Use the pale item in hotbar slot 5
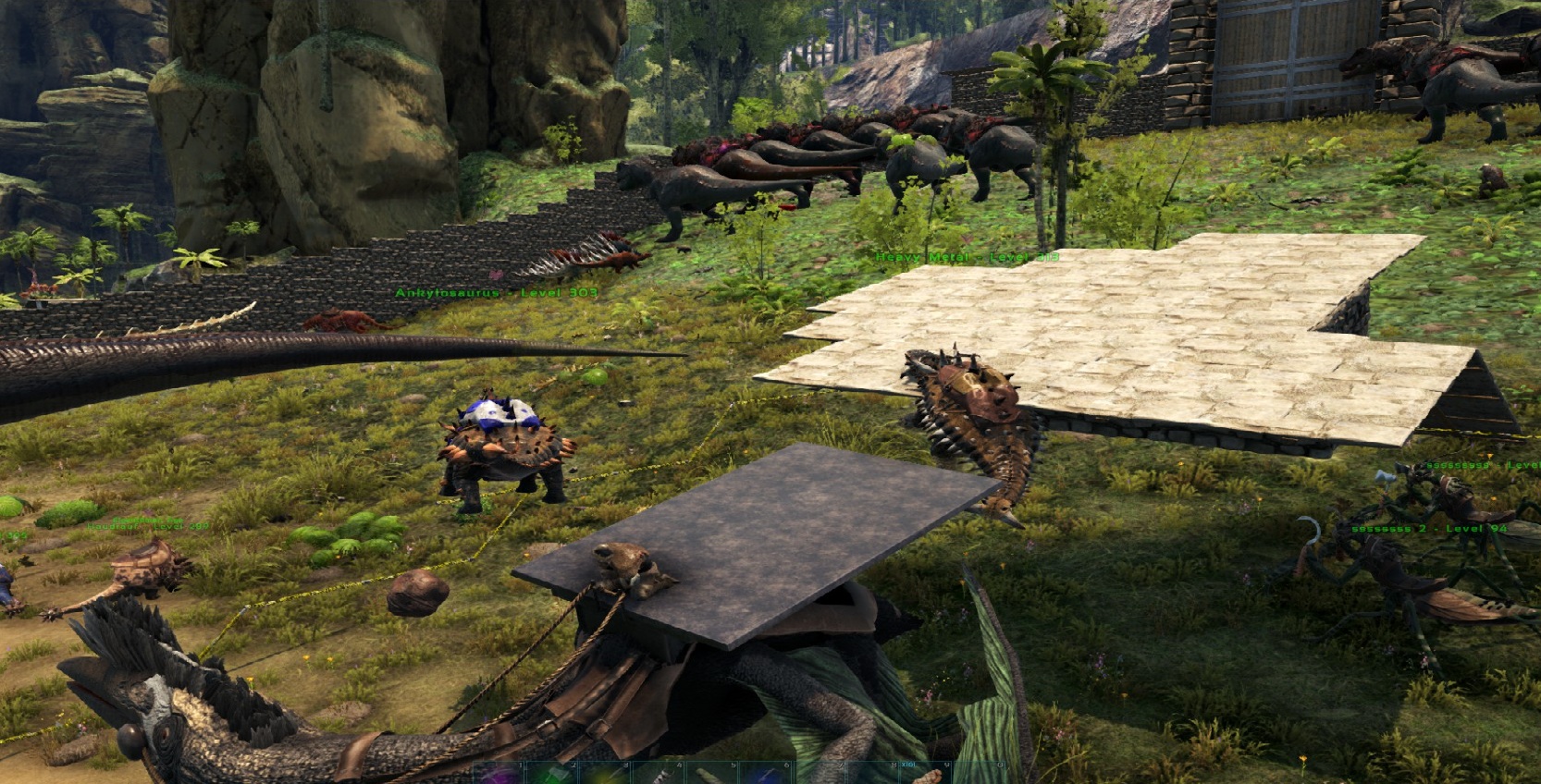The width and height of the screenshot is (1541, 784). click(713, 775)
